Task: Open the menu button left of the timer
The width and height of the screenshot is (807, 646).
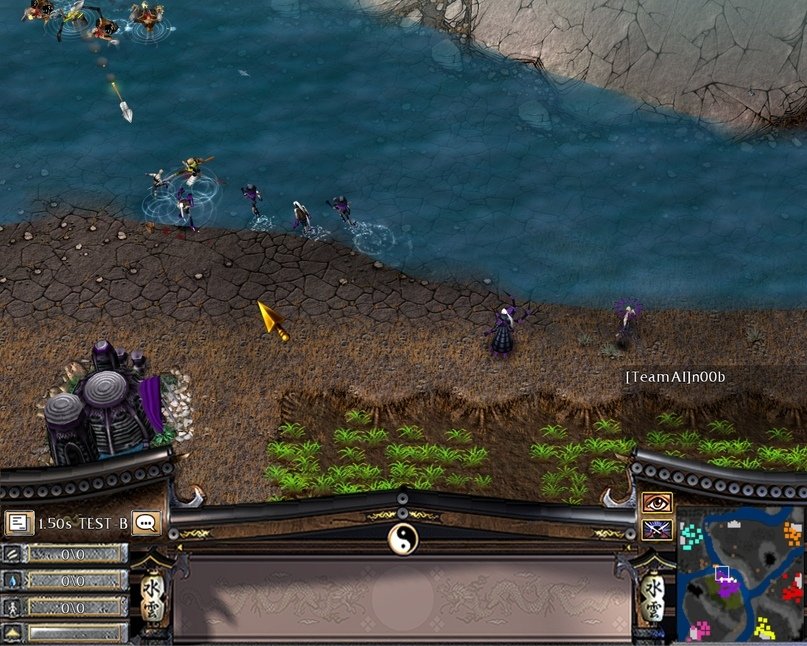Action: click(17, 521)
